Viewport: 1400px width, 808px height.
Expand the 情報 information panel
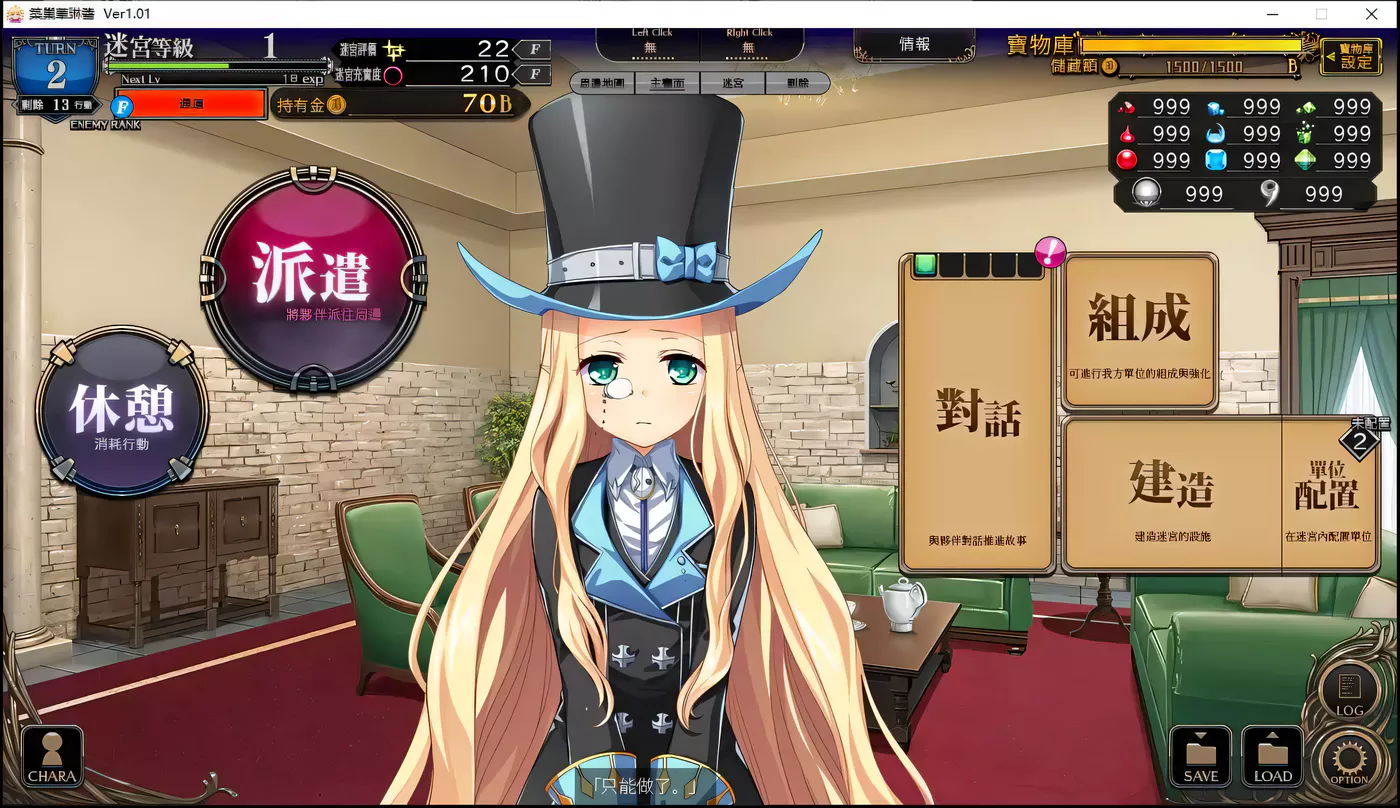coord(913,42)
